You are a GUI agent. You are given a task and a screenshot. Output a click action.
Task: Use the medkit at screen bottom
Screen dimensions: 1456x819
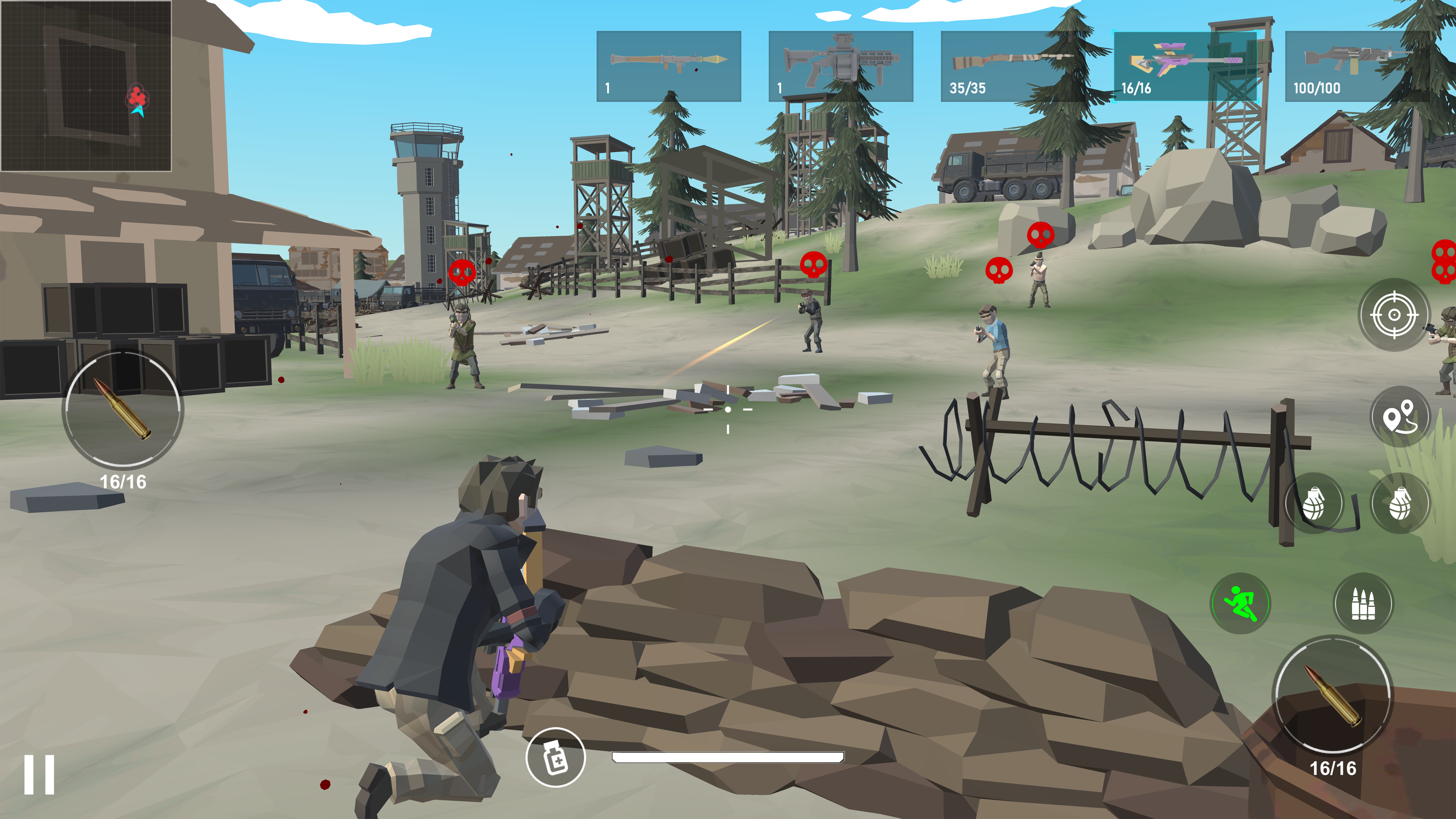tap(556, 761)
